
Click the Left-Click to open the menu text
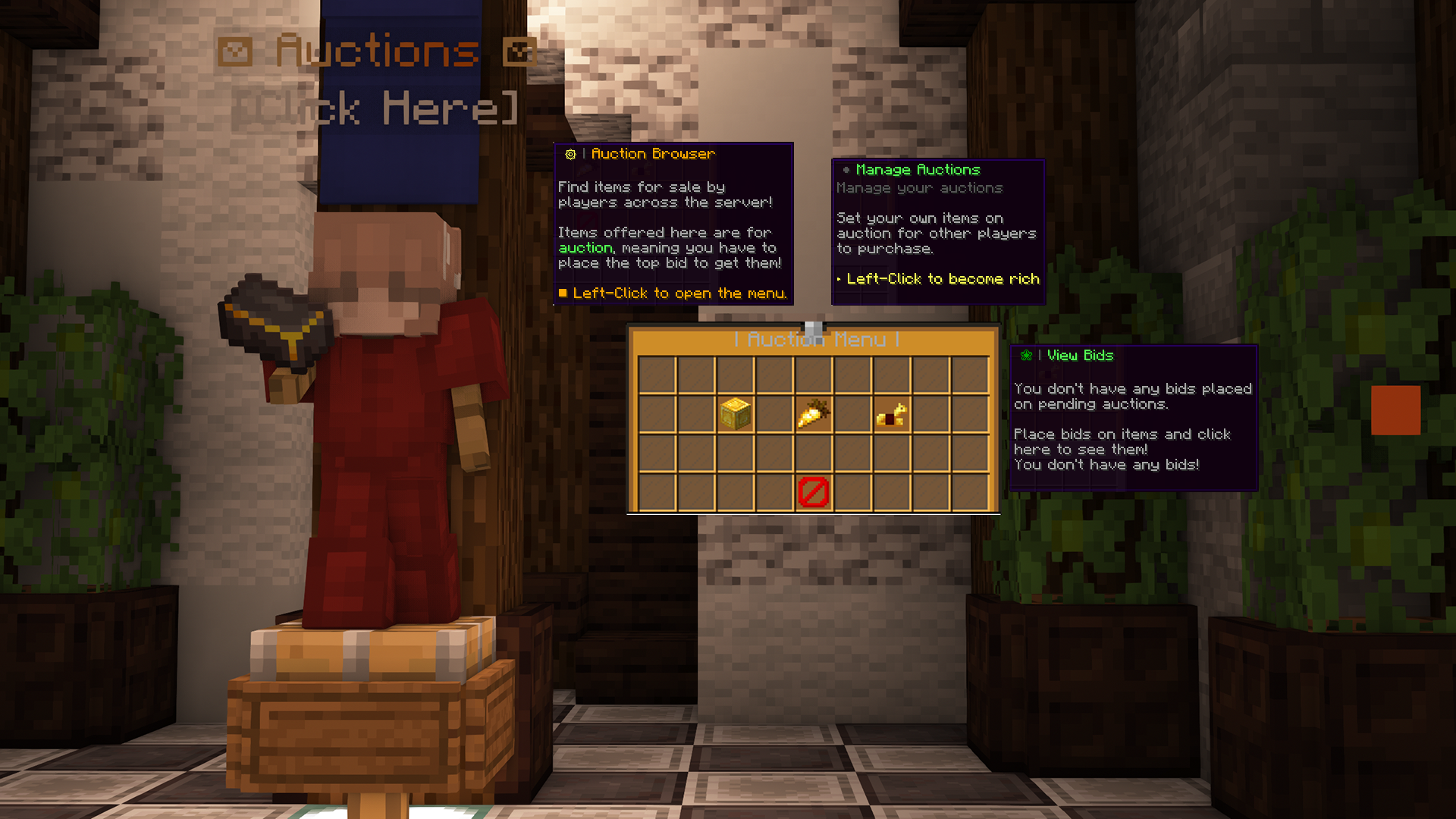click(679, 293)
